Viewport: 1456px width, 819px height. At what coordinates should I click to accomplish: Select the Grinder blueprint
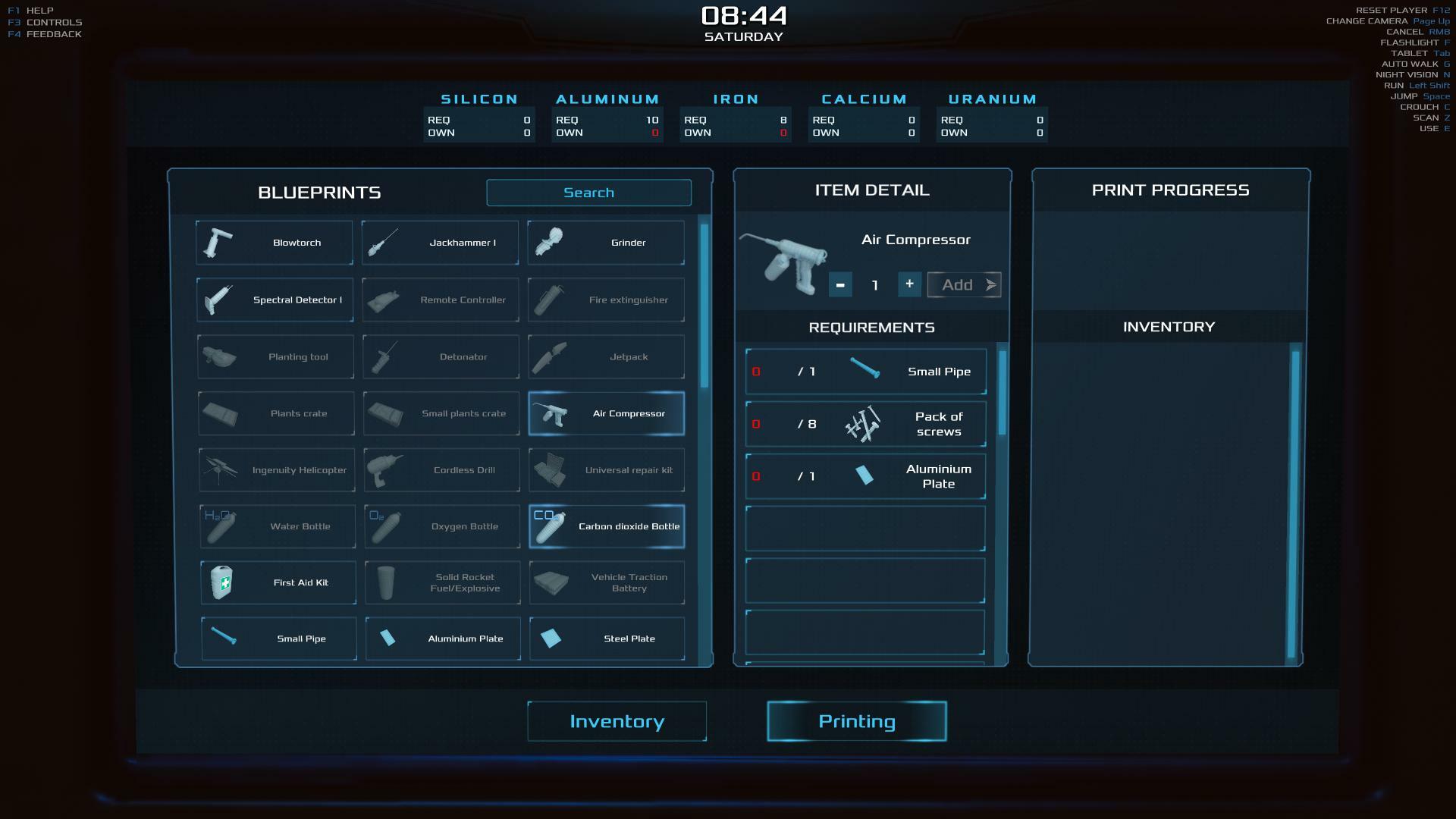[606, 243]
